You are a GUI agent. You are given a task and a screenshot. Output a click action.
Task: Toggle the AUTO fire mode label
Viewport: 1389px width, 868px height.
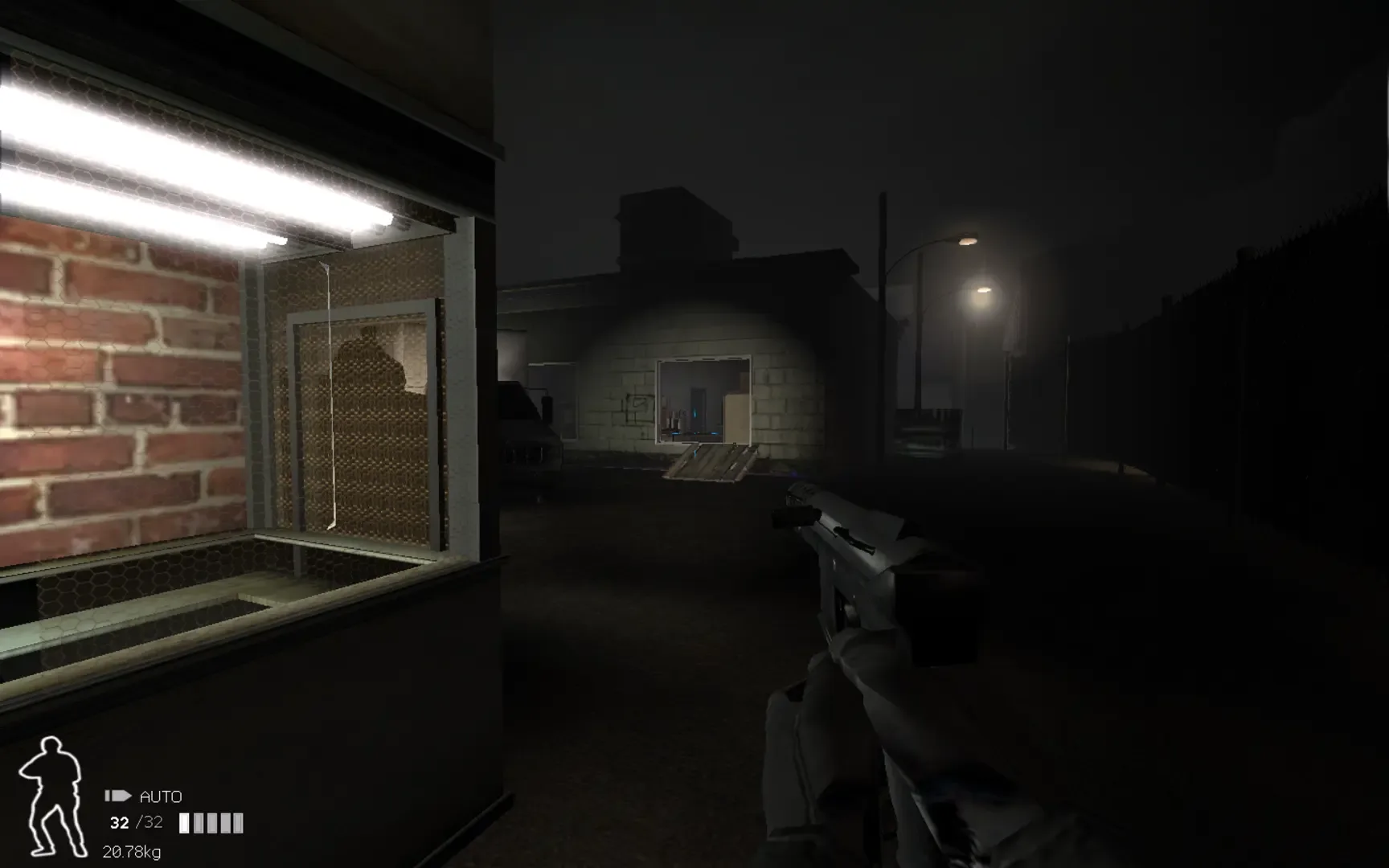point(161,796)
